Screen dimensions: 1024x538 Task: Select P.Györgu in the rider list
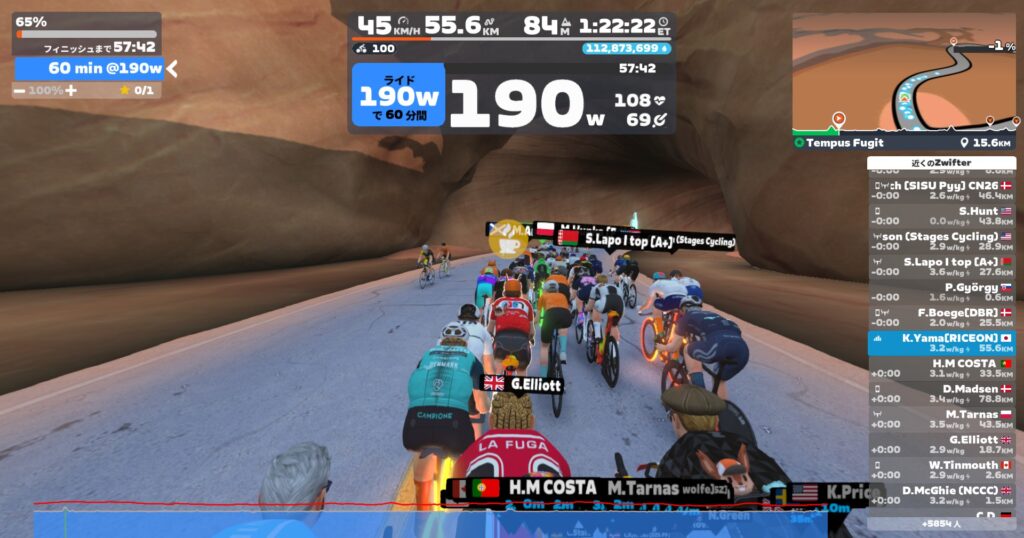[941, 292]
